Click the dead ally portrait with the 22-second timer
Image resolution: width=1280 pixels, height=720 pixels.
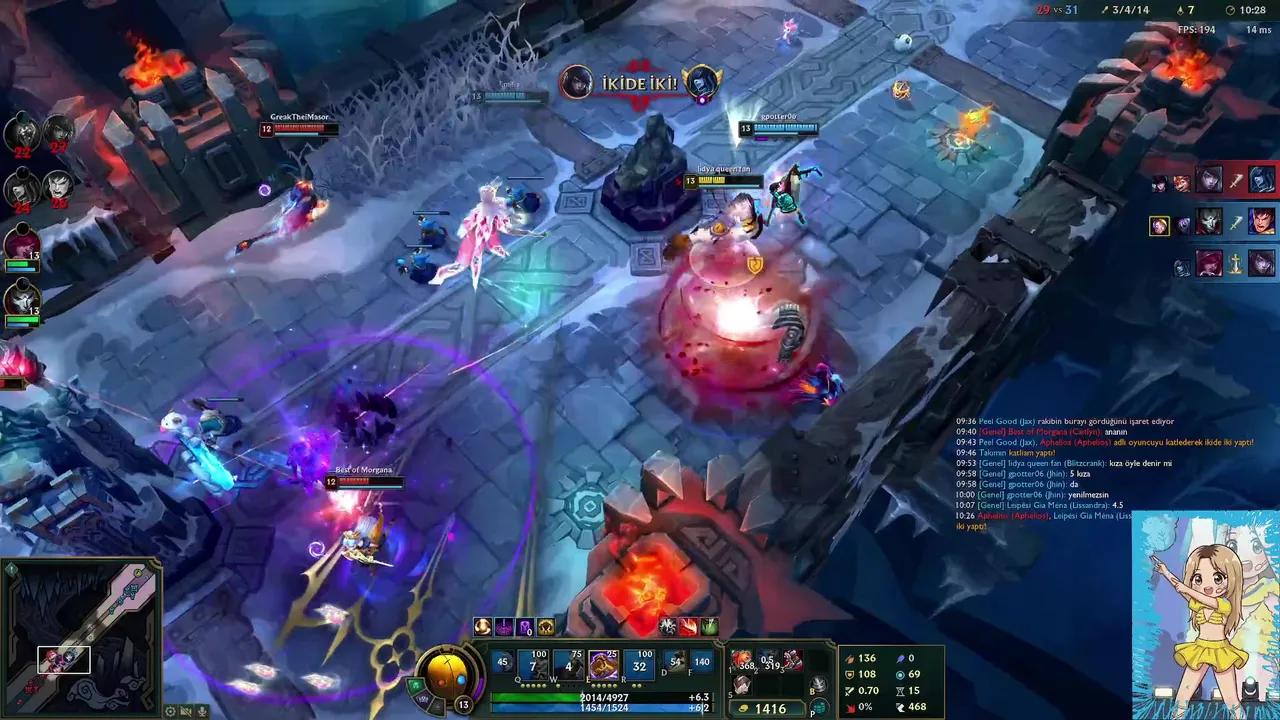[x=22, y=131]
